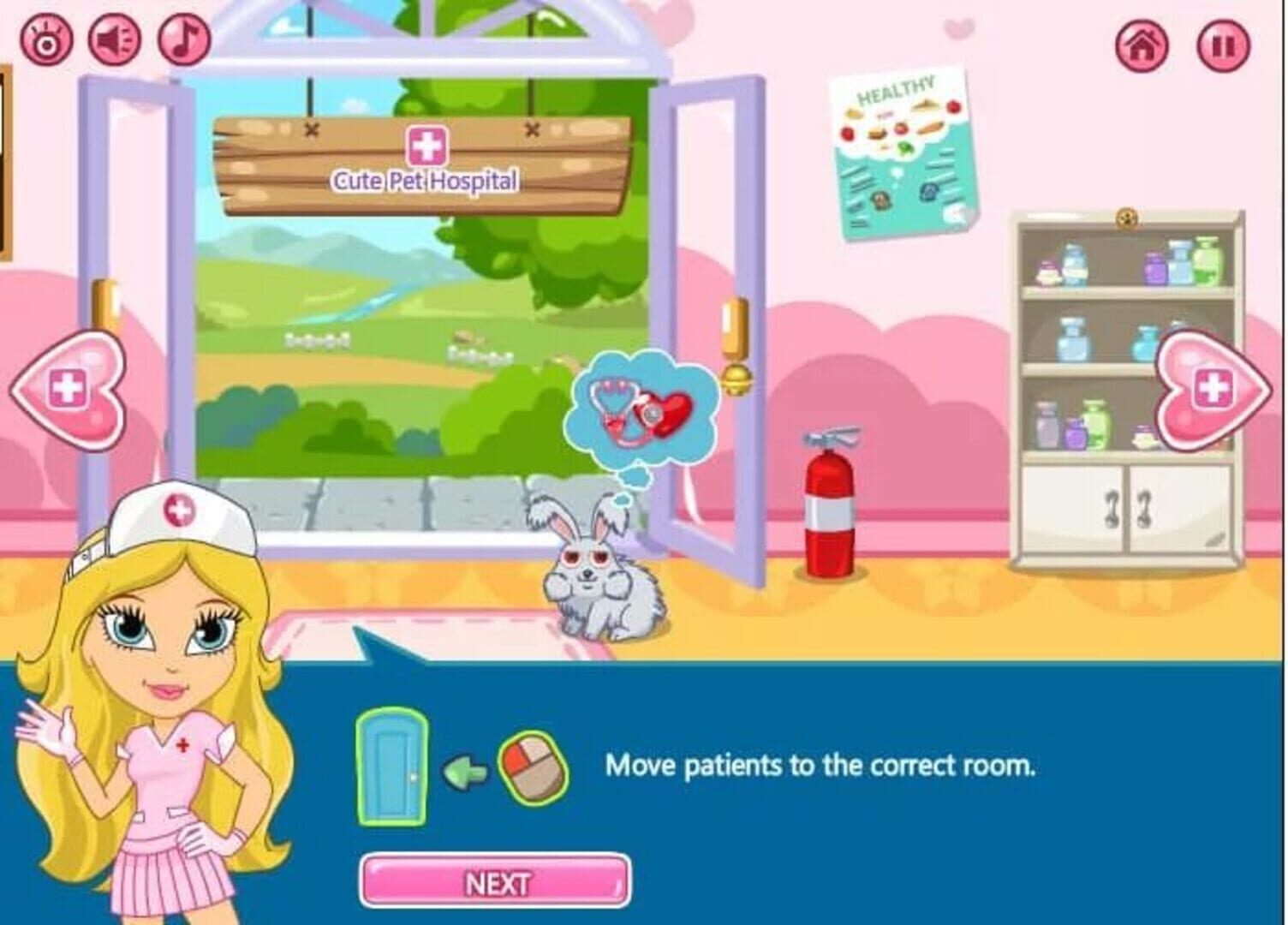This screenshot has width=1288, height=925.
Task: Mute the game music
Action: point(181,39)
